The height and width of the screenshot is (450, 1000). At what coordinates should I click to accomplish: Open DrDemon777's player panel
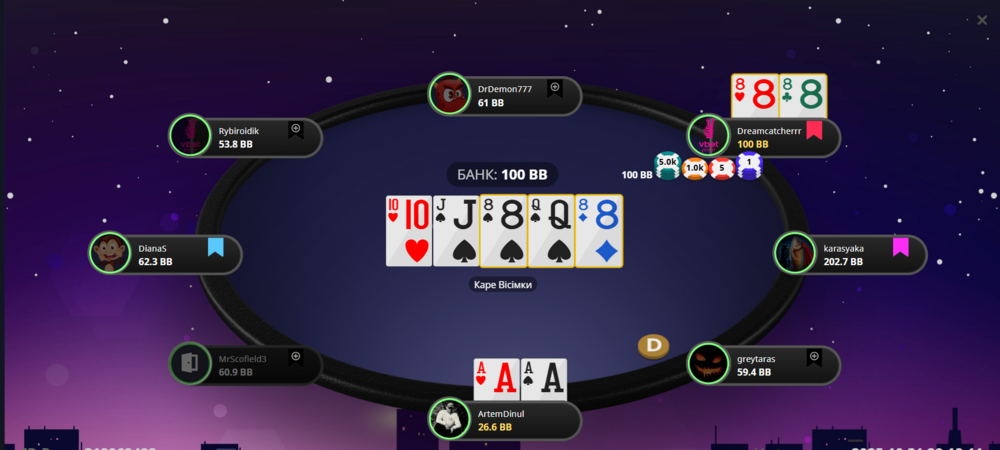tap(505, 95)
